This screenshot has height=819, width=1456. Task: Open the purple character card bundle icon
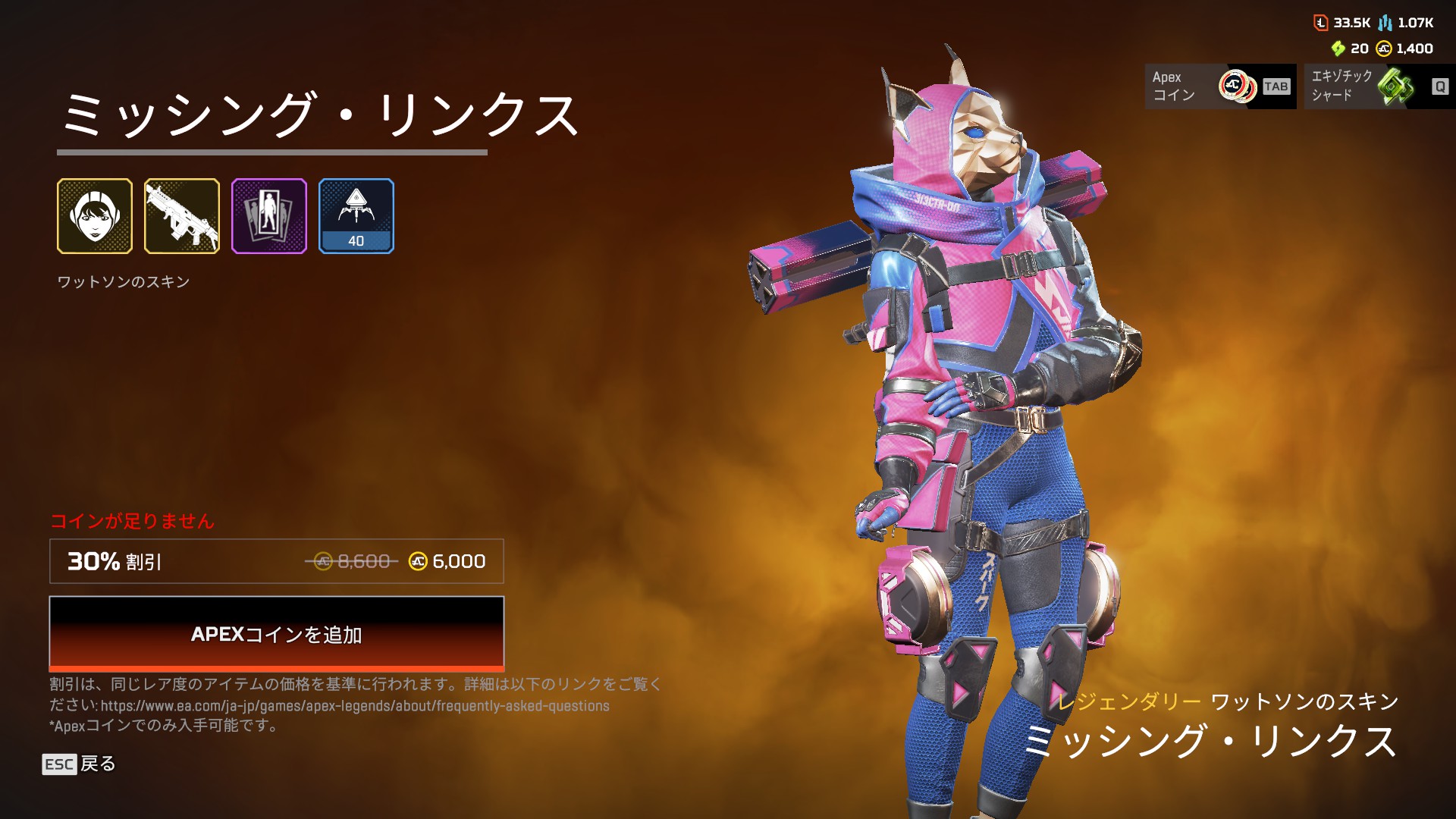tap(269, 216)
